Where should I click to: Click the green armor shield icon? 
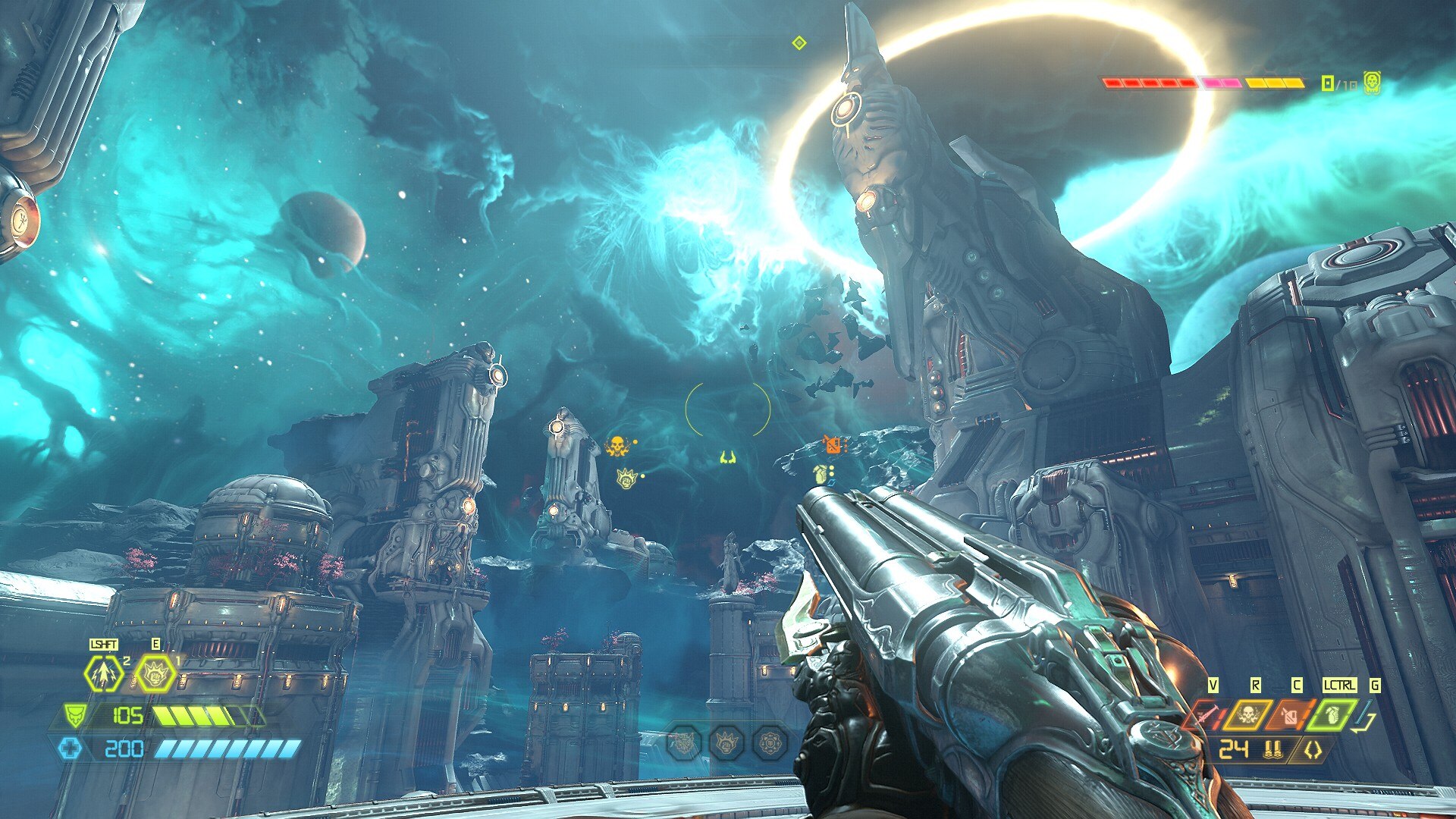74,715
